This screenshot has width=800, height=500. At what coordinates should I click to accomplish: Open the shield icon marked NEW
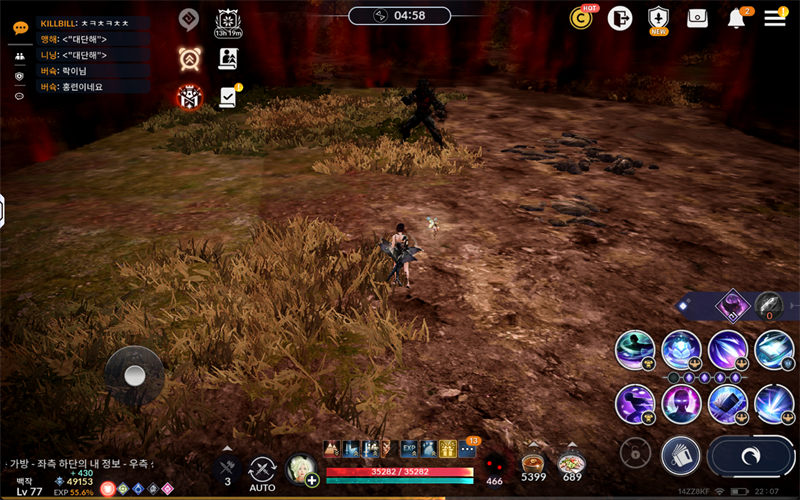pyautogui.click(x=657, y=18)
